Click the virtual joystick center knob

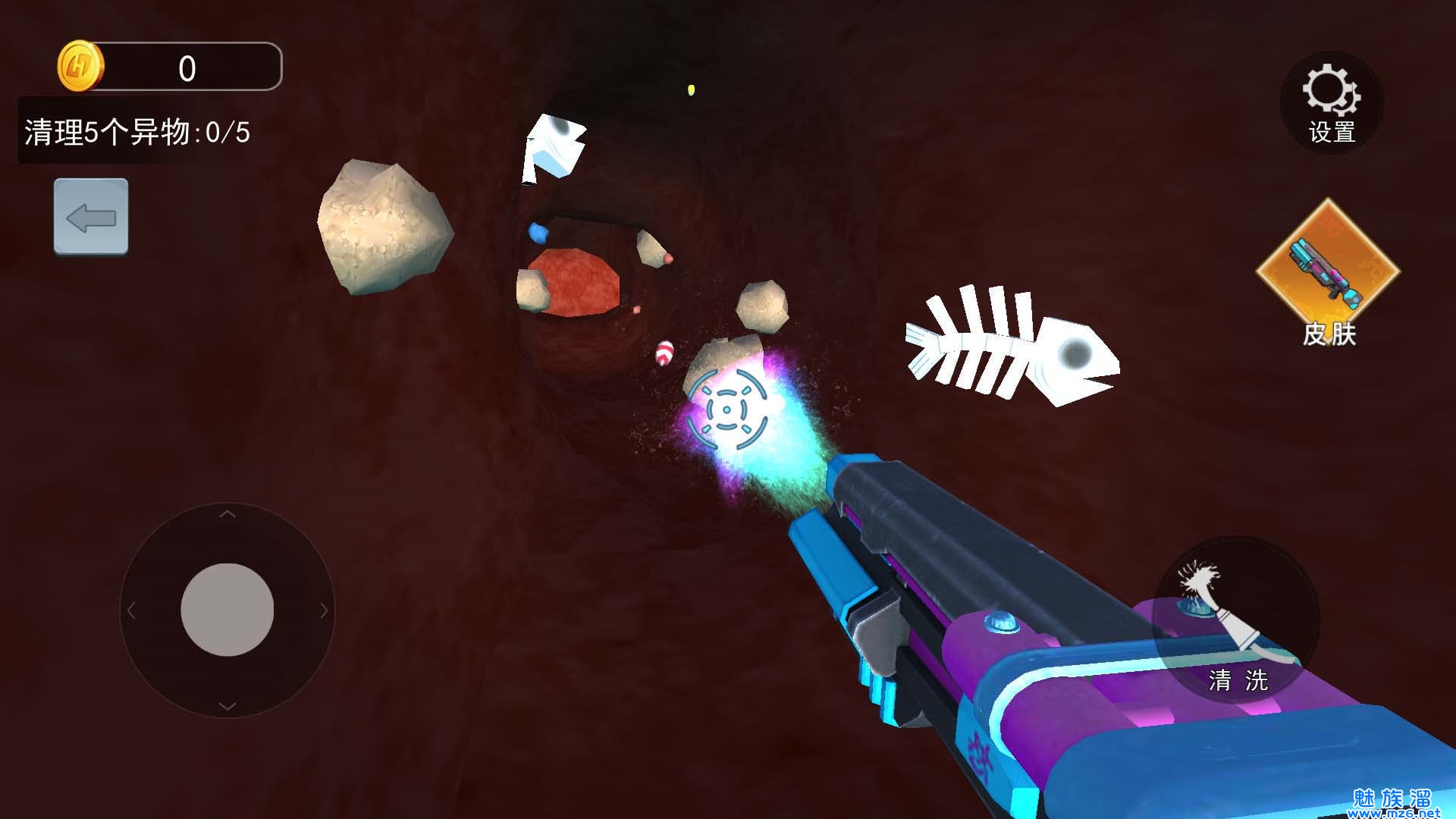[x=227, y=610]
